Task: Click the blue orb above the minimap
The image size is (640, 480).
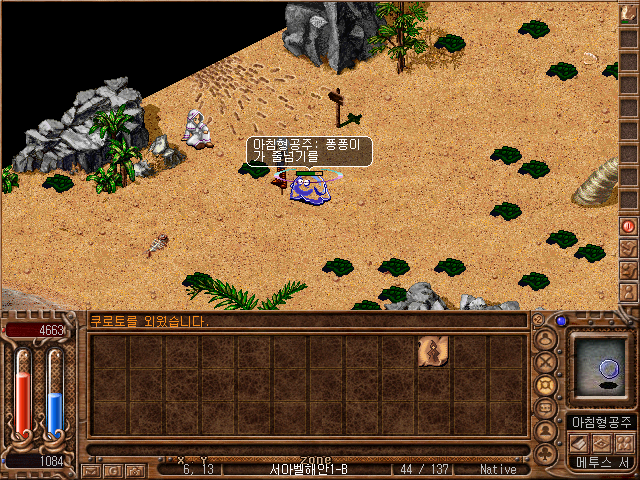Action: pyautogui.click(x=561, y=321)
